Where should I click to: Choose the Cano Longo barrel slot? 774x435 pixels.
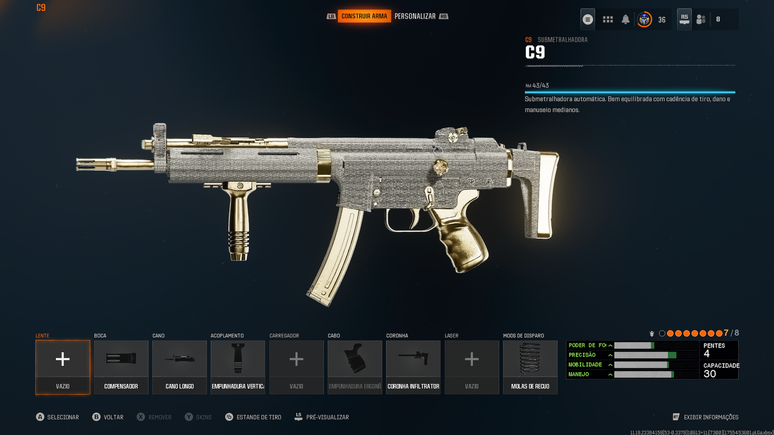pyautogui.click(x=180, y=366)
